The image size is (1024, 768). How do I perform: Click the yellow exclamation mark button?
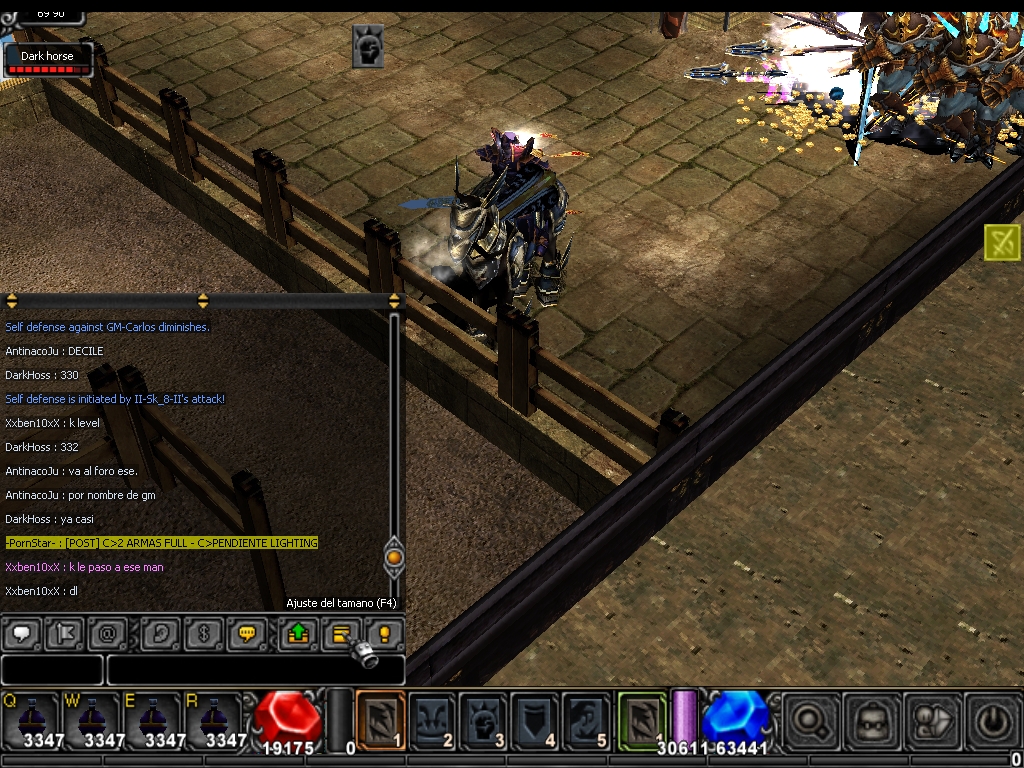click(383, 633)
